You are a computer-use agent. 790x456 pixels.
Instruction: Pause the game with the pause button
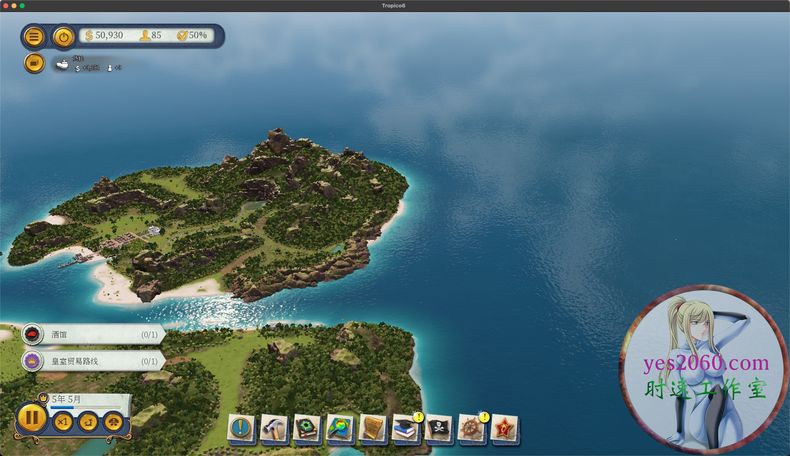32,417
